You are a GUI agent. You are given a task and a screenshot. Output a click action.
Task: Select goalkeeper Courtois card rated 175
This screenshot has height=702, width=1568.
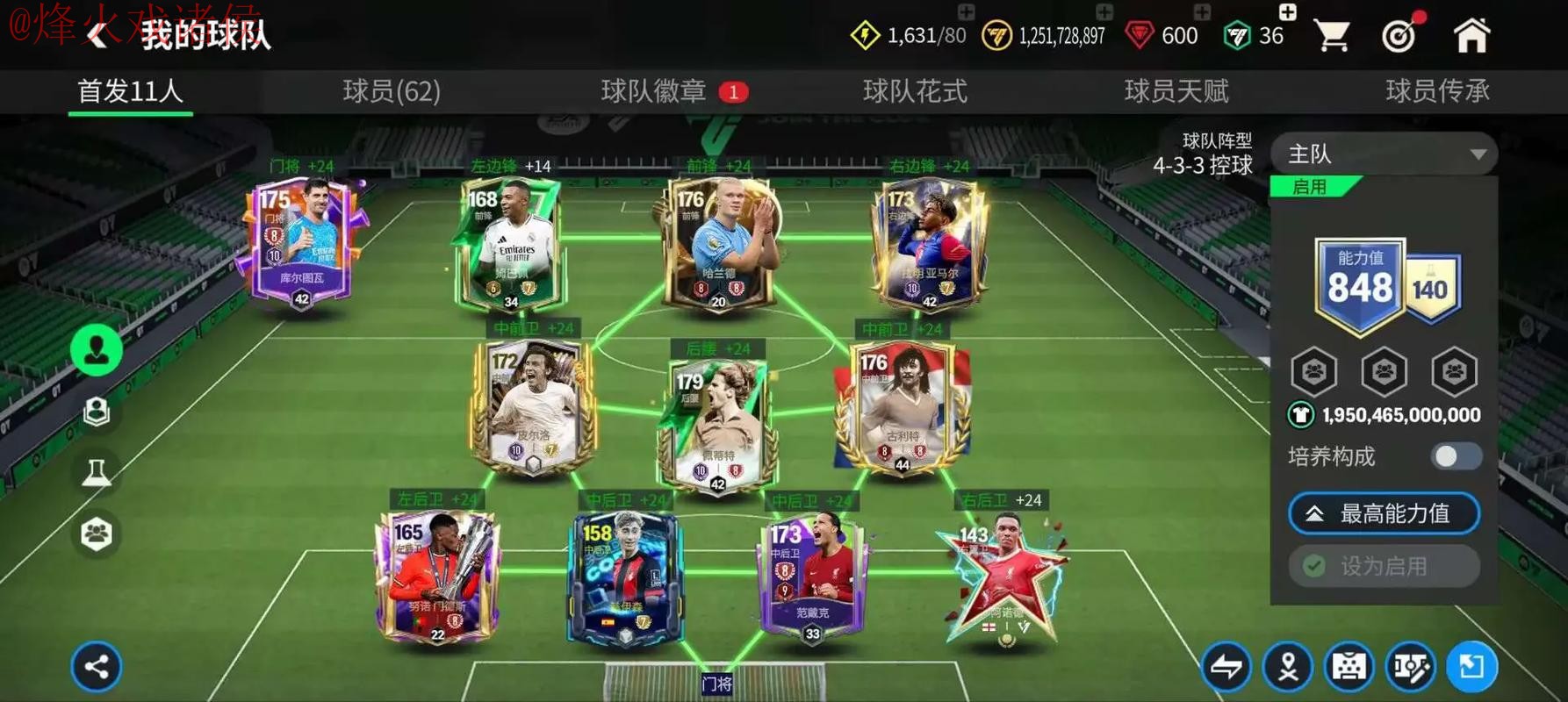[x=301, y=241]
